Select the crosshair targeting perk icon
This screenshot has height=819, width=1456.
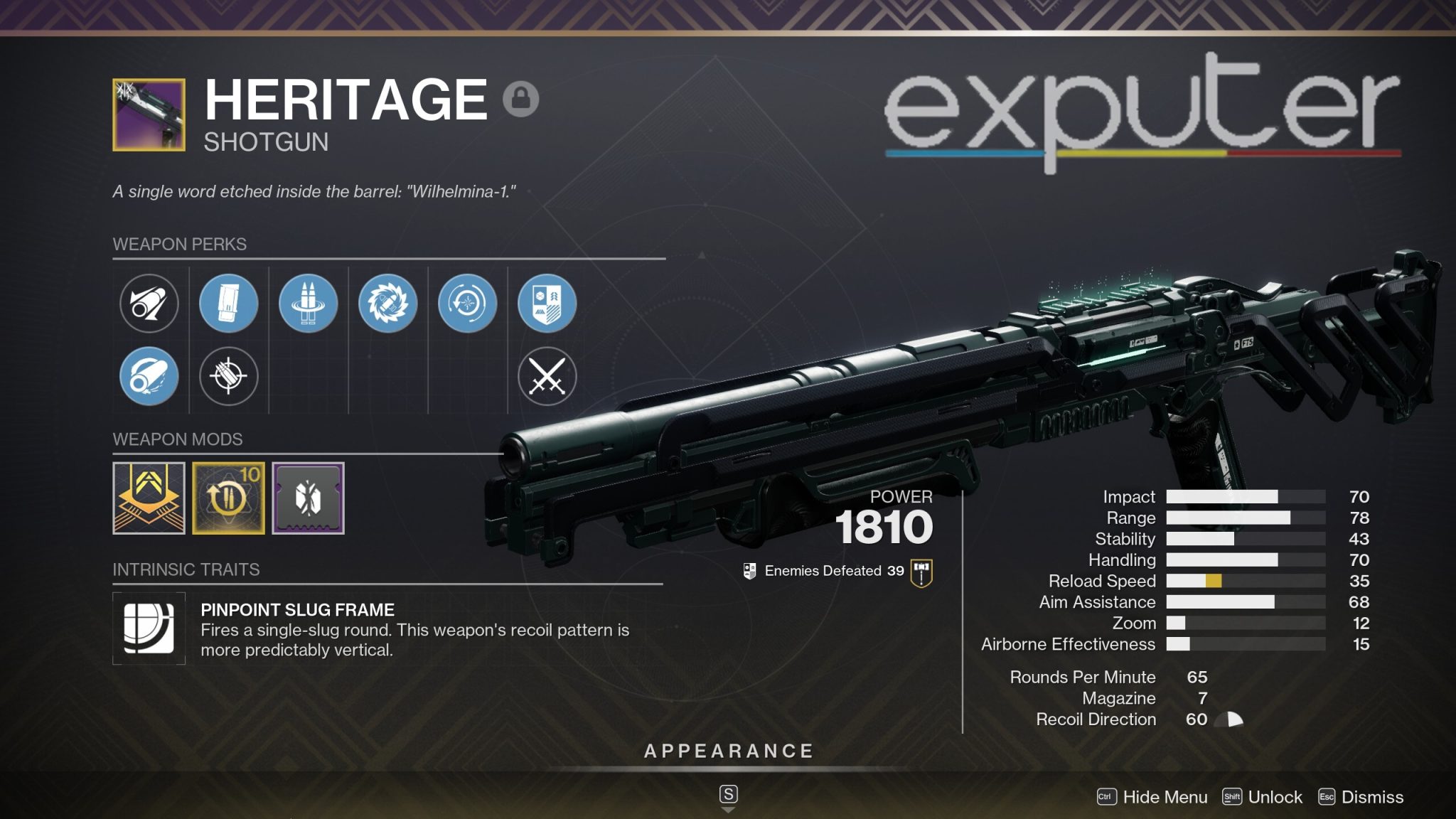click(229, 378)
